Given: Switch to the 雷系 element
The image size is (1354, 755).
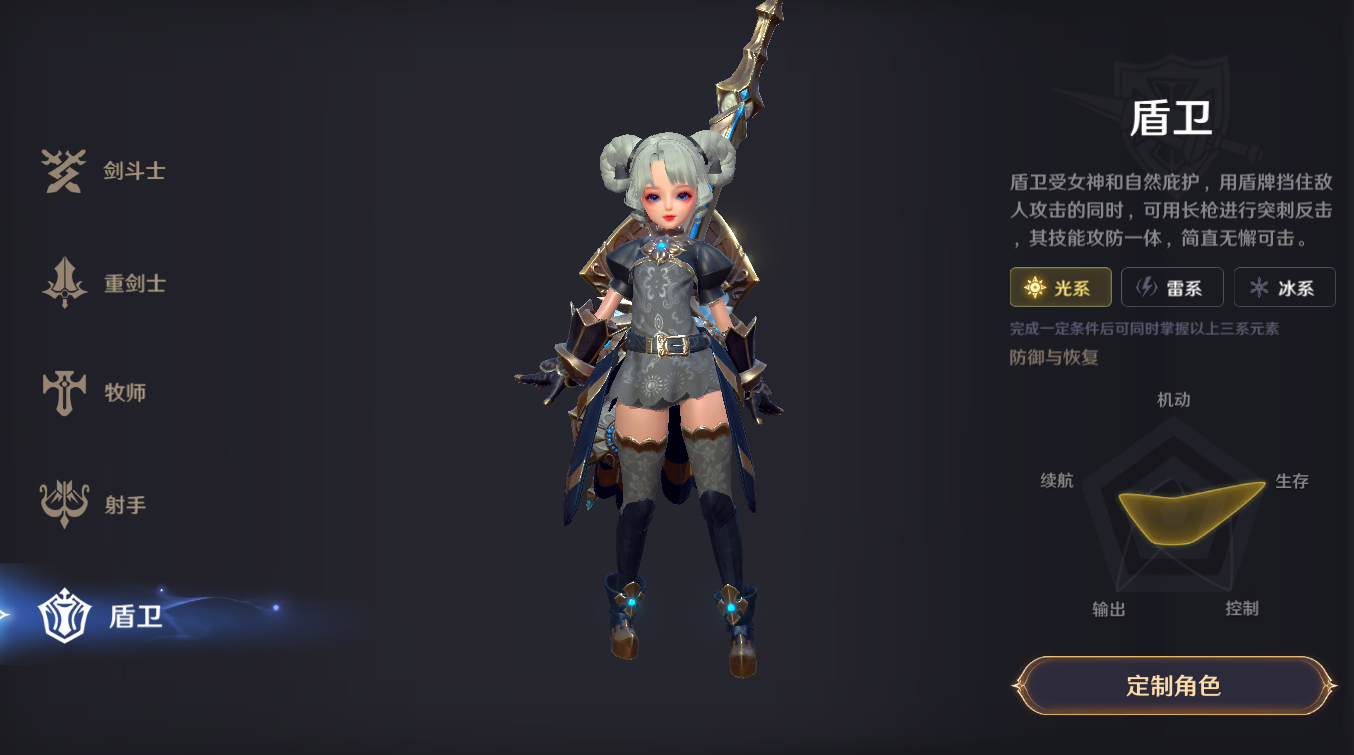Looking at the screenshot, I should (x=1172, y=288).
